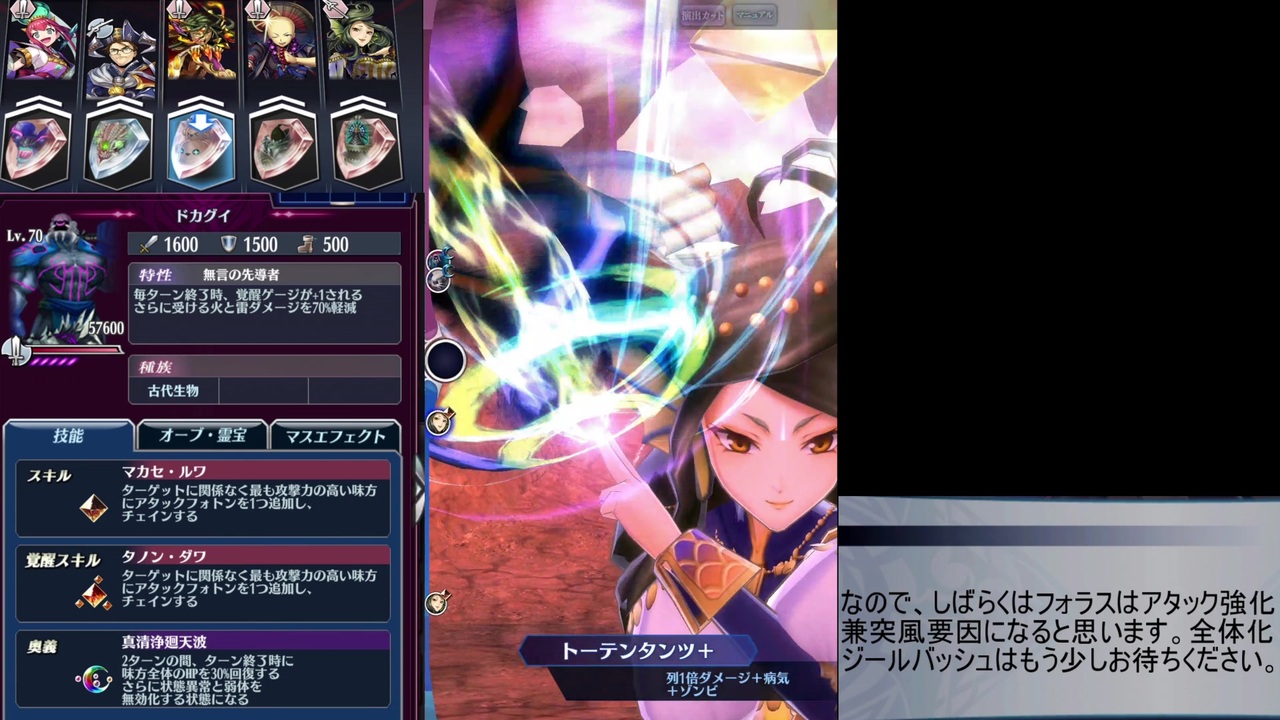Viewport: 1280px width, 720px height.
Task: Click the rainbow orb icon for 真清浄廻天波
Action: 93,678
